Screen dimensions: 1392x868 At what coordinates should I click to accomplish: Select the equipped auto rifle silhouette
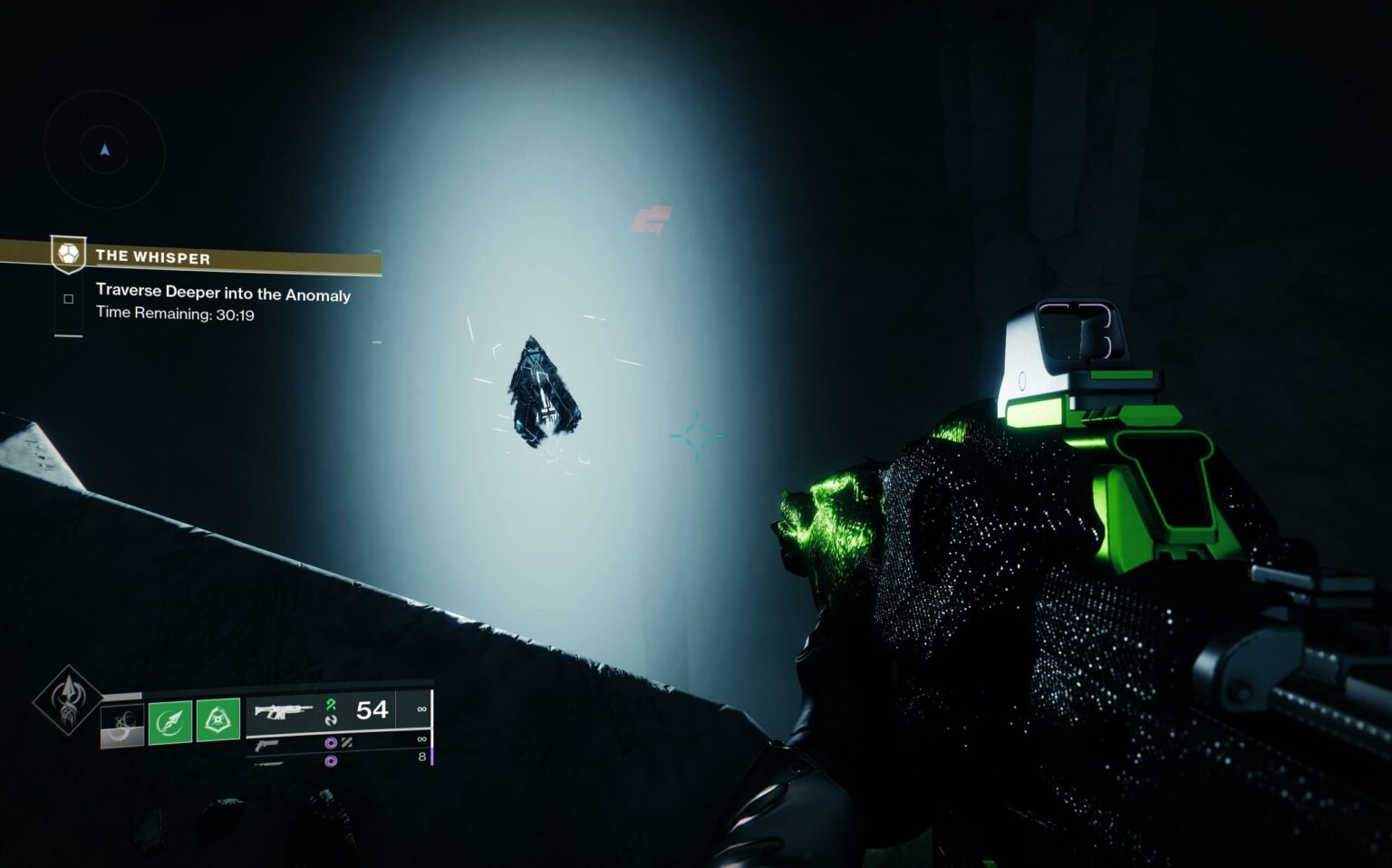[284, 711]
